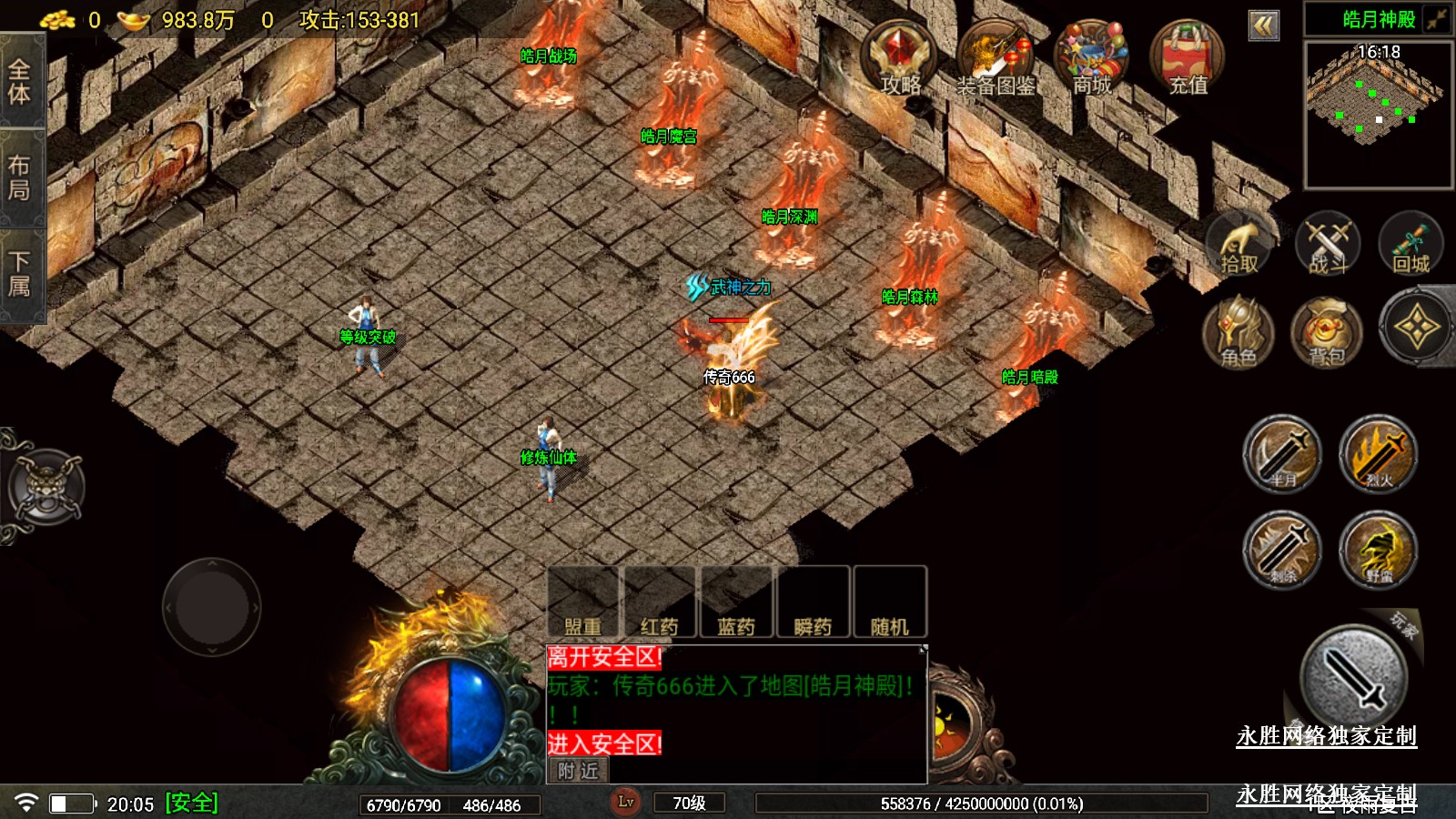Tap the large sword attack button
Viewport: 1456px width, 819px height.
(1354, 675)
